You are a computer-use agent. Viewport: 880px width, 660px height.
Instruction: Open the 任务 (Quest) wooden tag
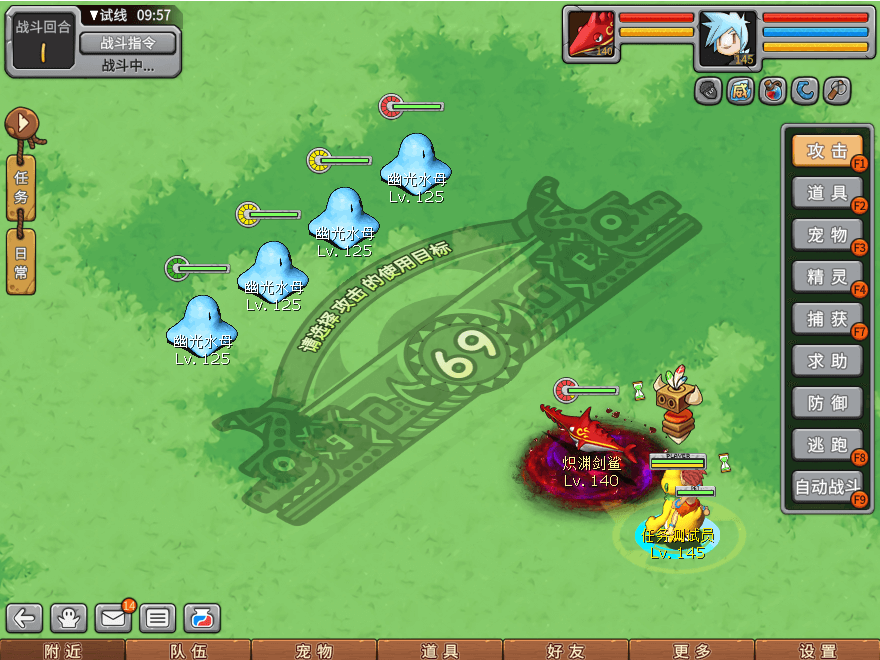(x=21, y=187)
